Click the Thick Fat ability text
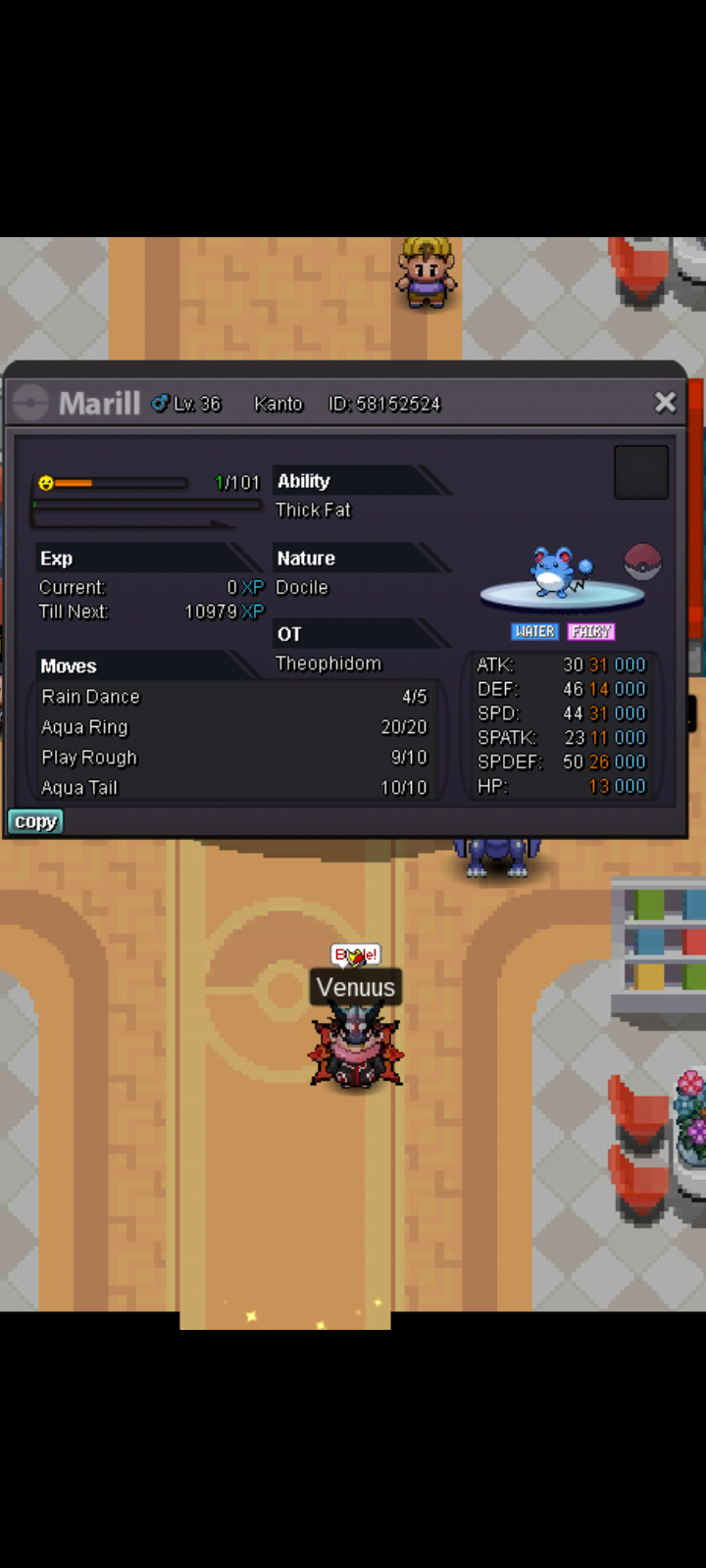The width and height of the screenshot is (706, 1568). click(313, 510)
